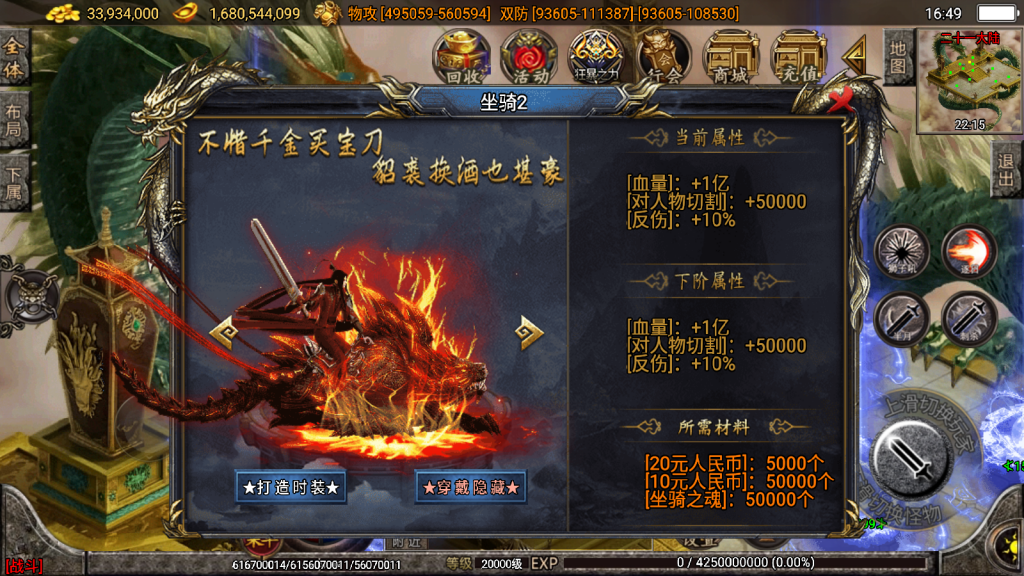The height and width of the screenshot is (576, 1024).
Task: Open the 充值 recharge icon
Action: pos(799,56)
